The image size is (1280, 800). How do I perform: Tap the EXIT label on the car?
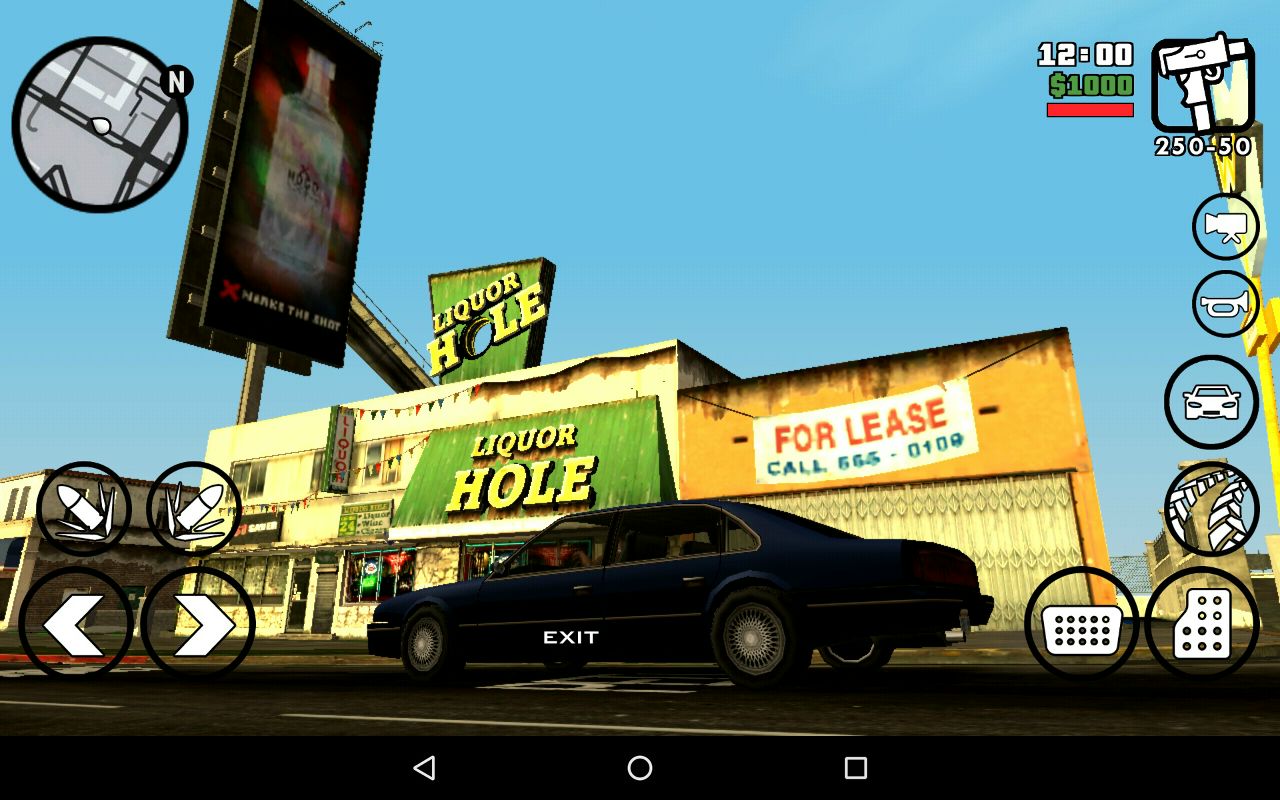pos(572,637)
